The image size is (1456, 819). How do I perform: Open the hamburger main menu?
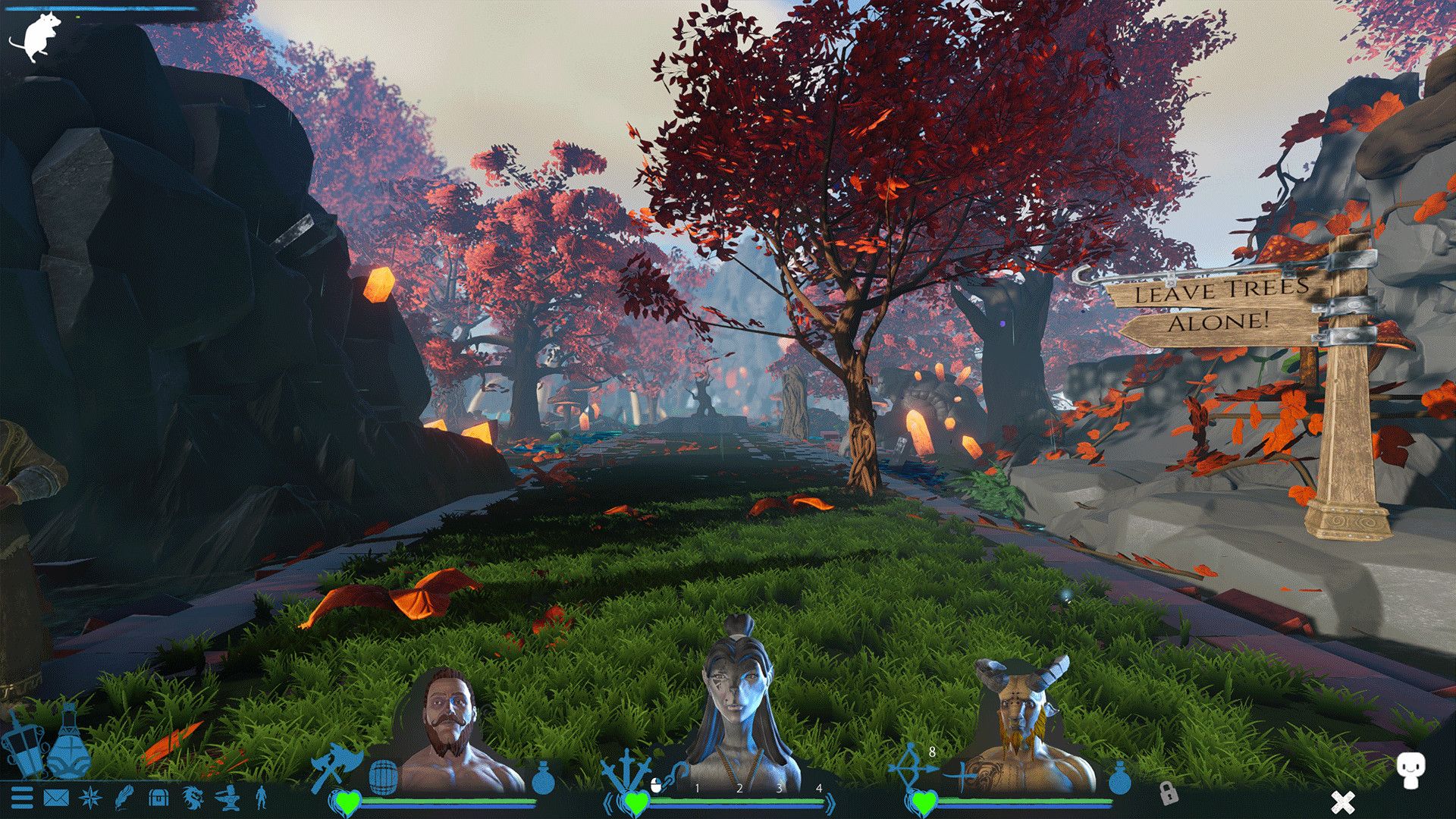22,798
